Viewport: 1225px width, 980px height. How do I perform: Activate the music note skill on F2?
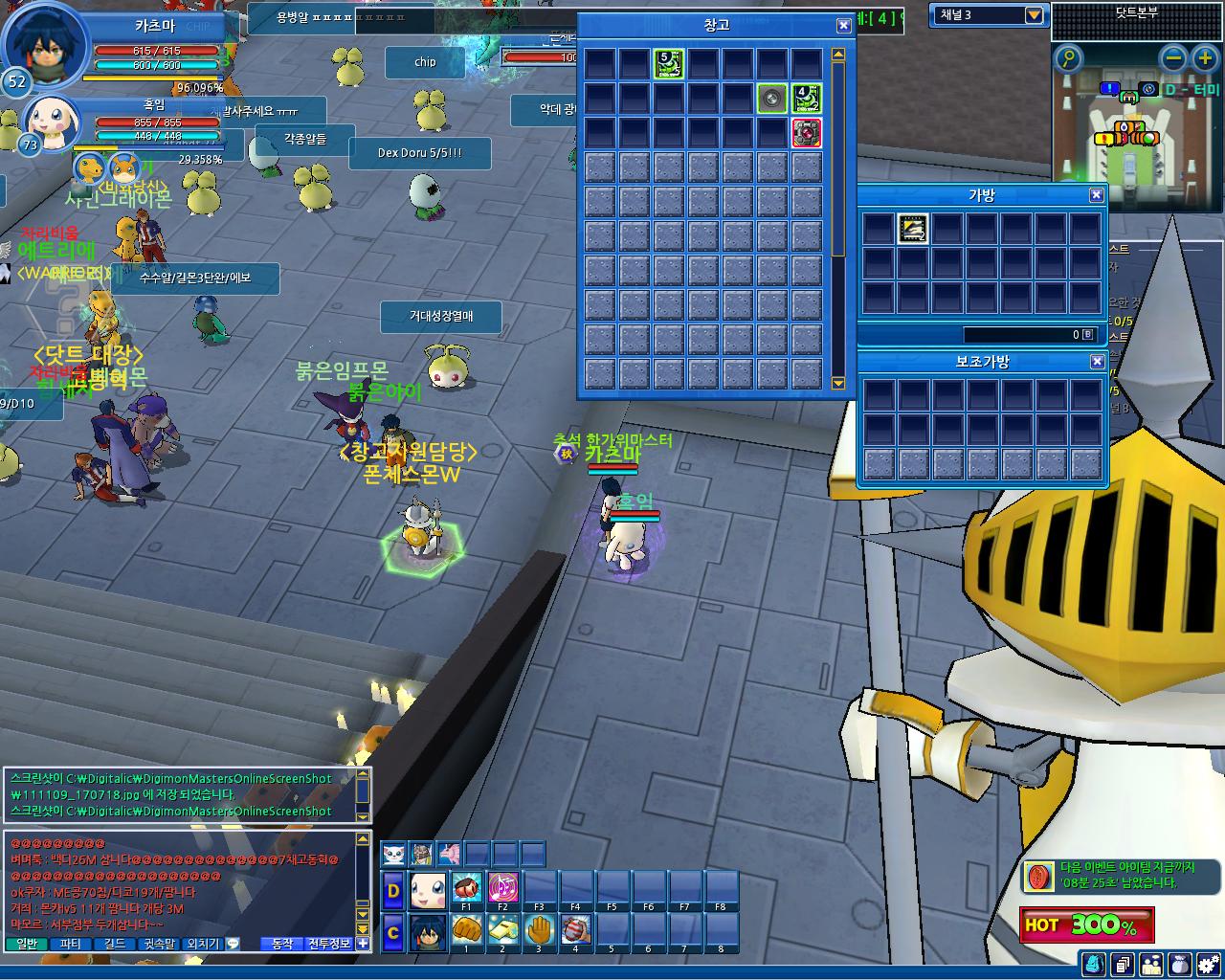[x=502, y=887]
